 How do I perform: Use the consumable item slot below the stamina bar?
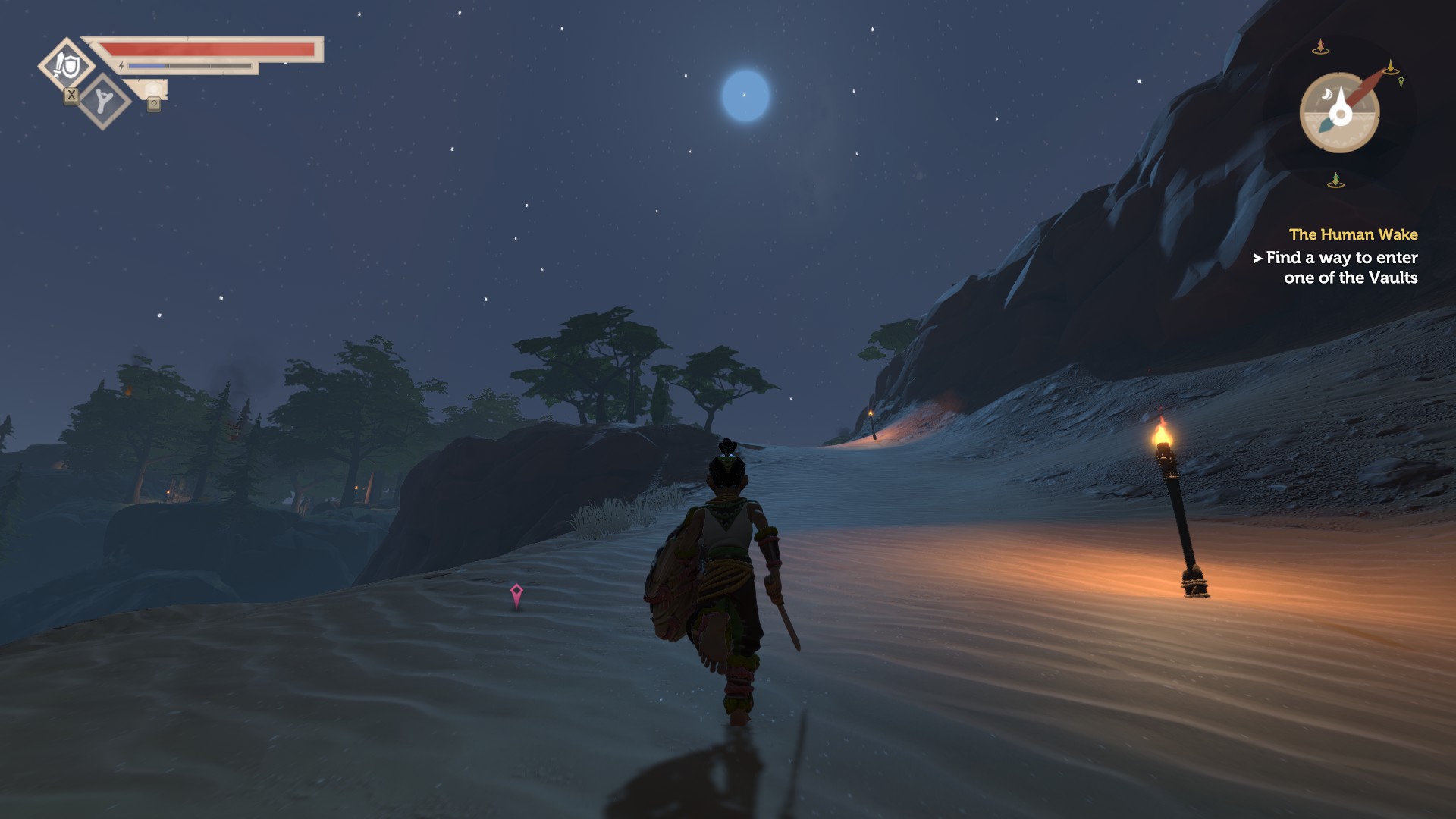(x=153, y=91)
